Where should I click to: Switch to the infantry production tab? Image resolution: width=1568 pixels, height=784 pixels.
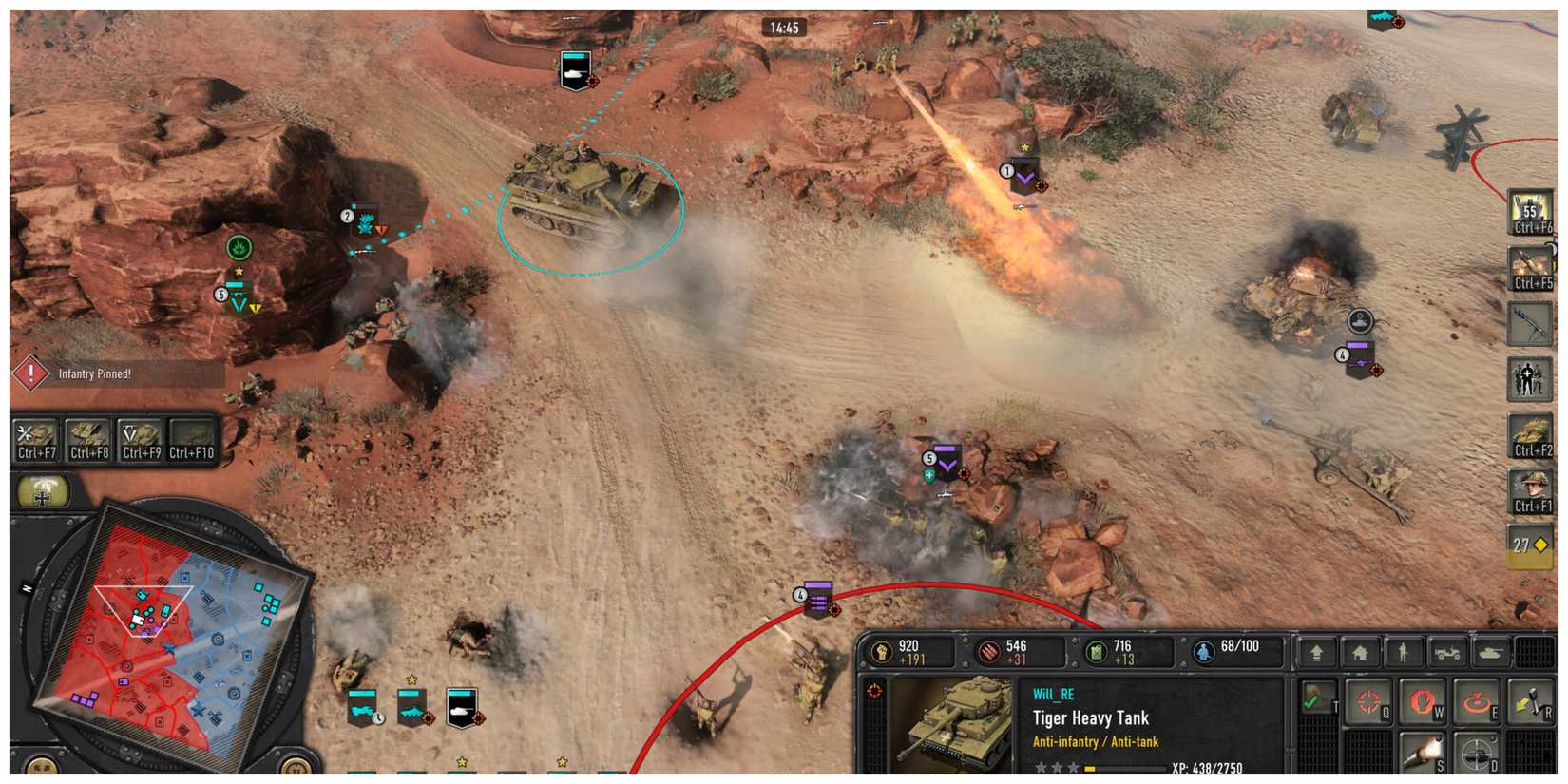(1405, 654)
